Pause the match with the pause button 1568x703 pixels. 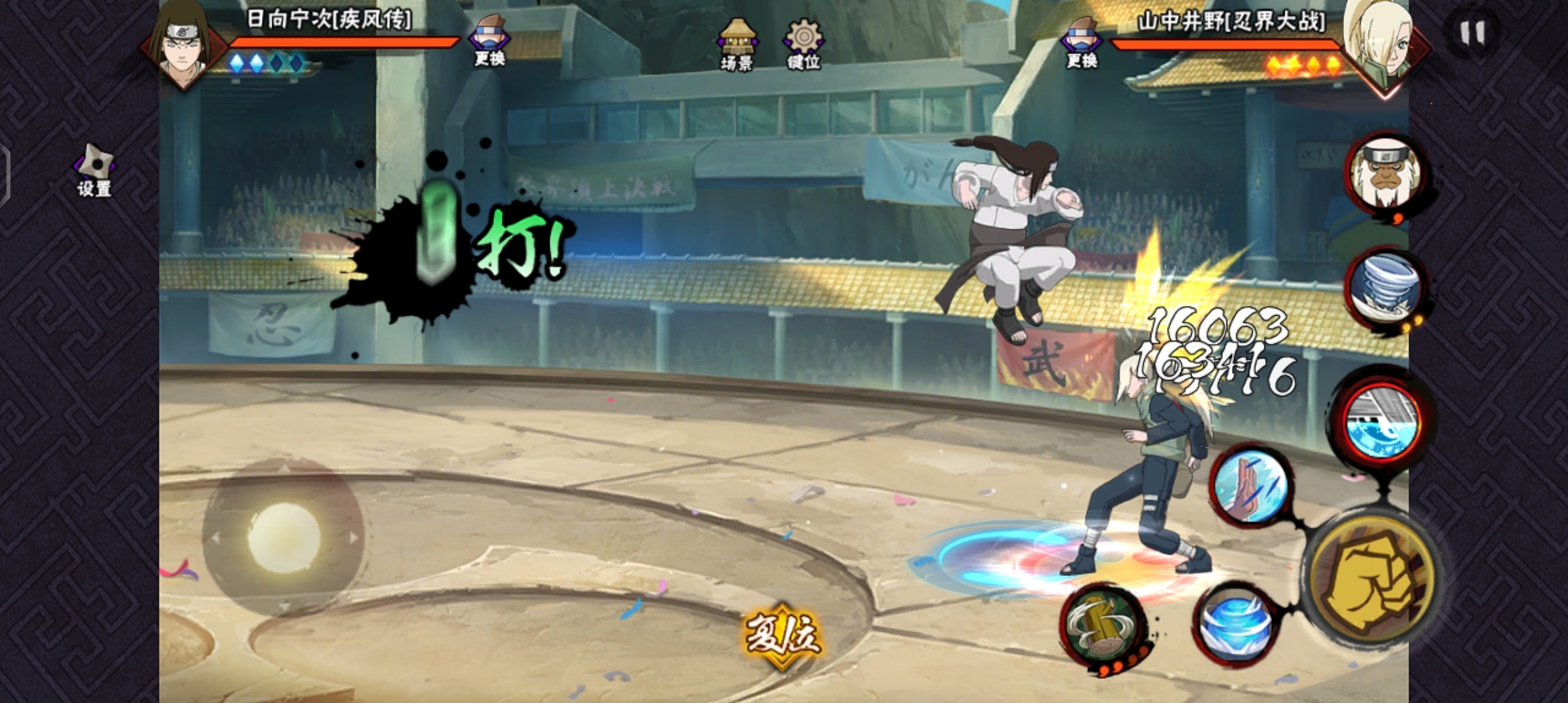click(x=1472, y=33)
